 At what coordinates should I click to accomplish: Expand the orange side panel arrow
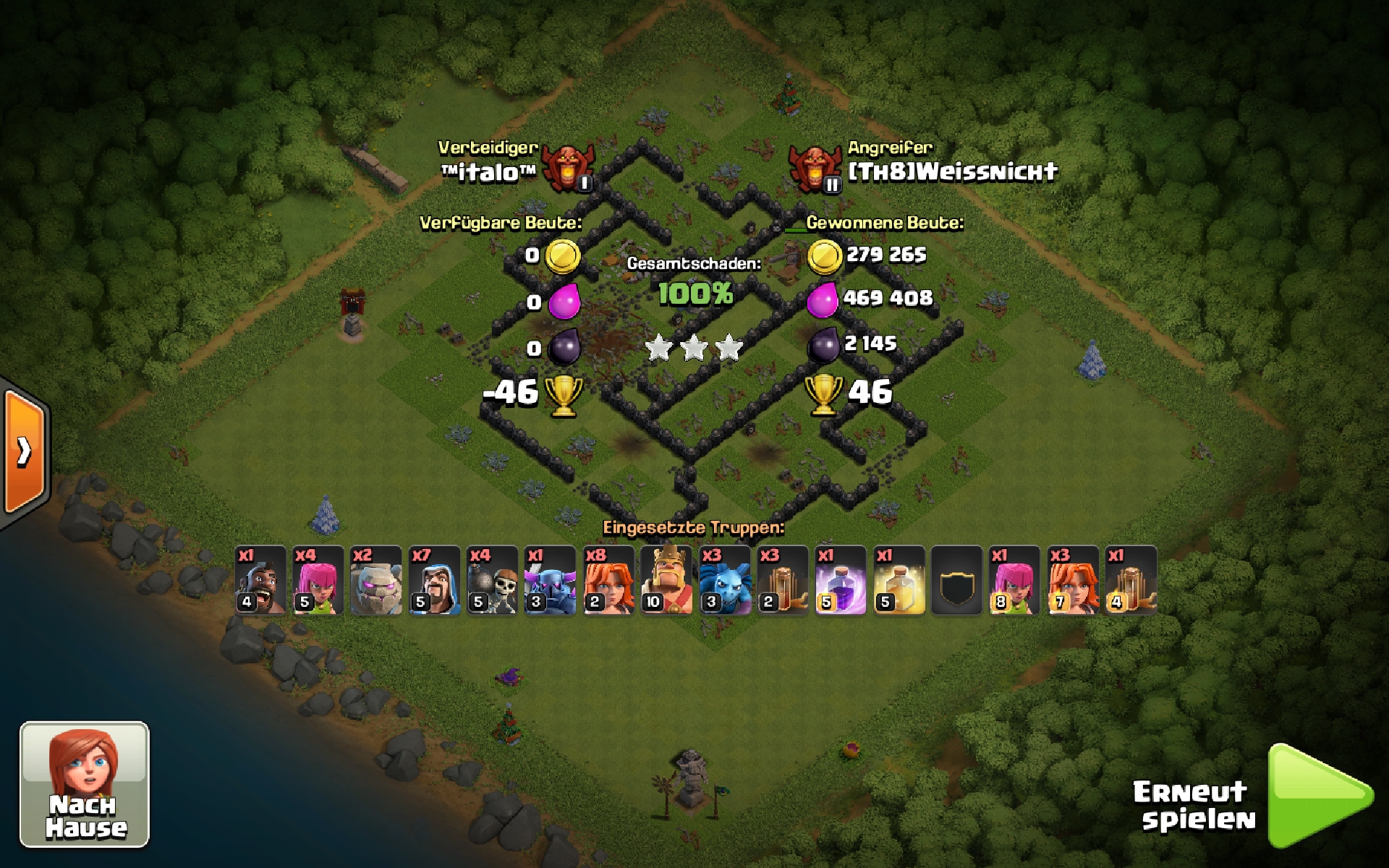click(25, 452)
